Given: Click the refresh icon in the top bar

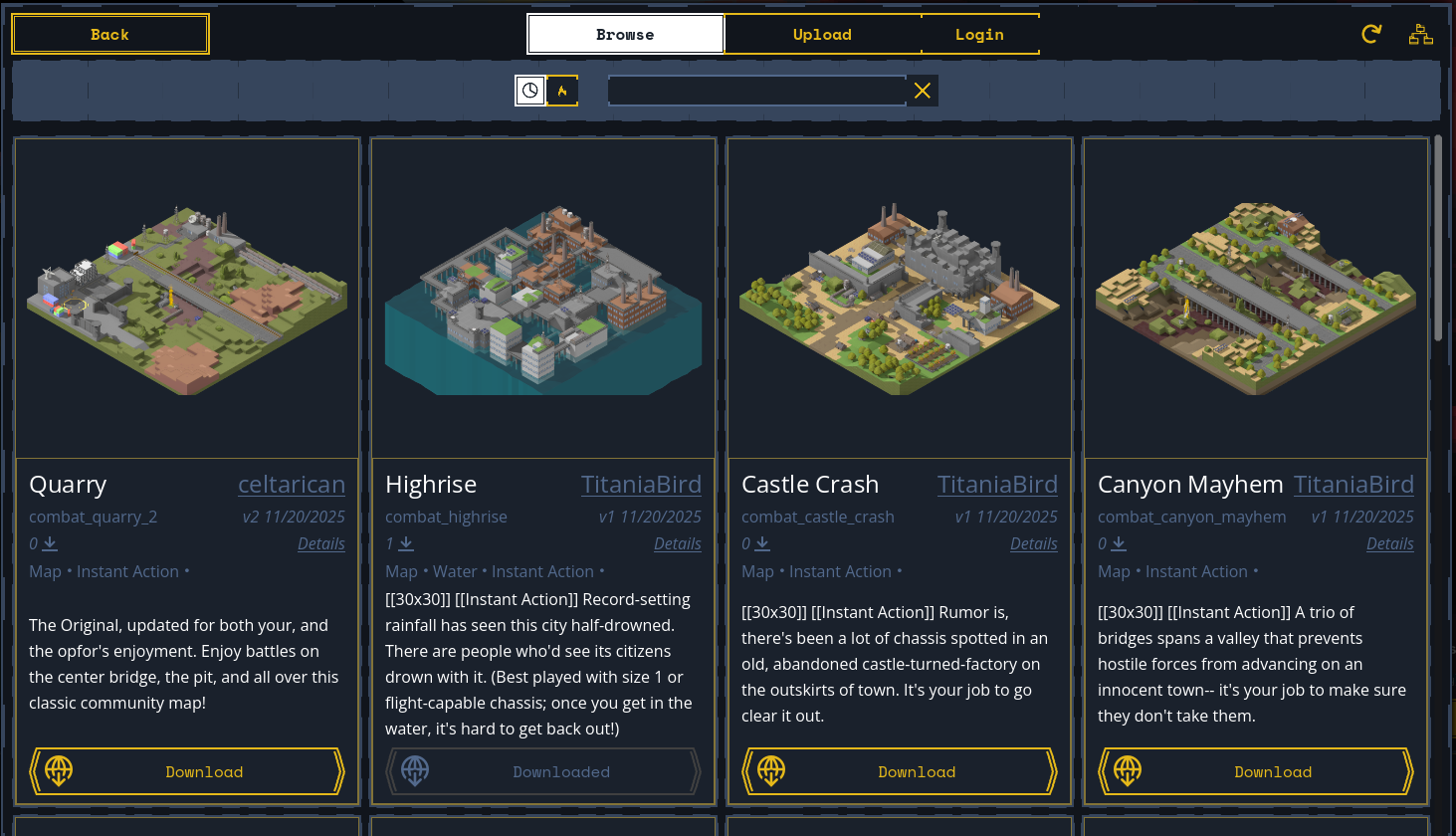Looking at the screenshot, I should coord(1370,33).
